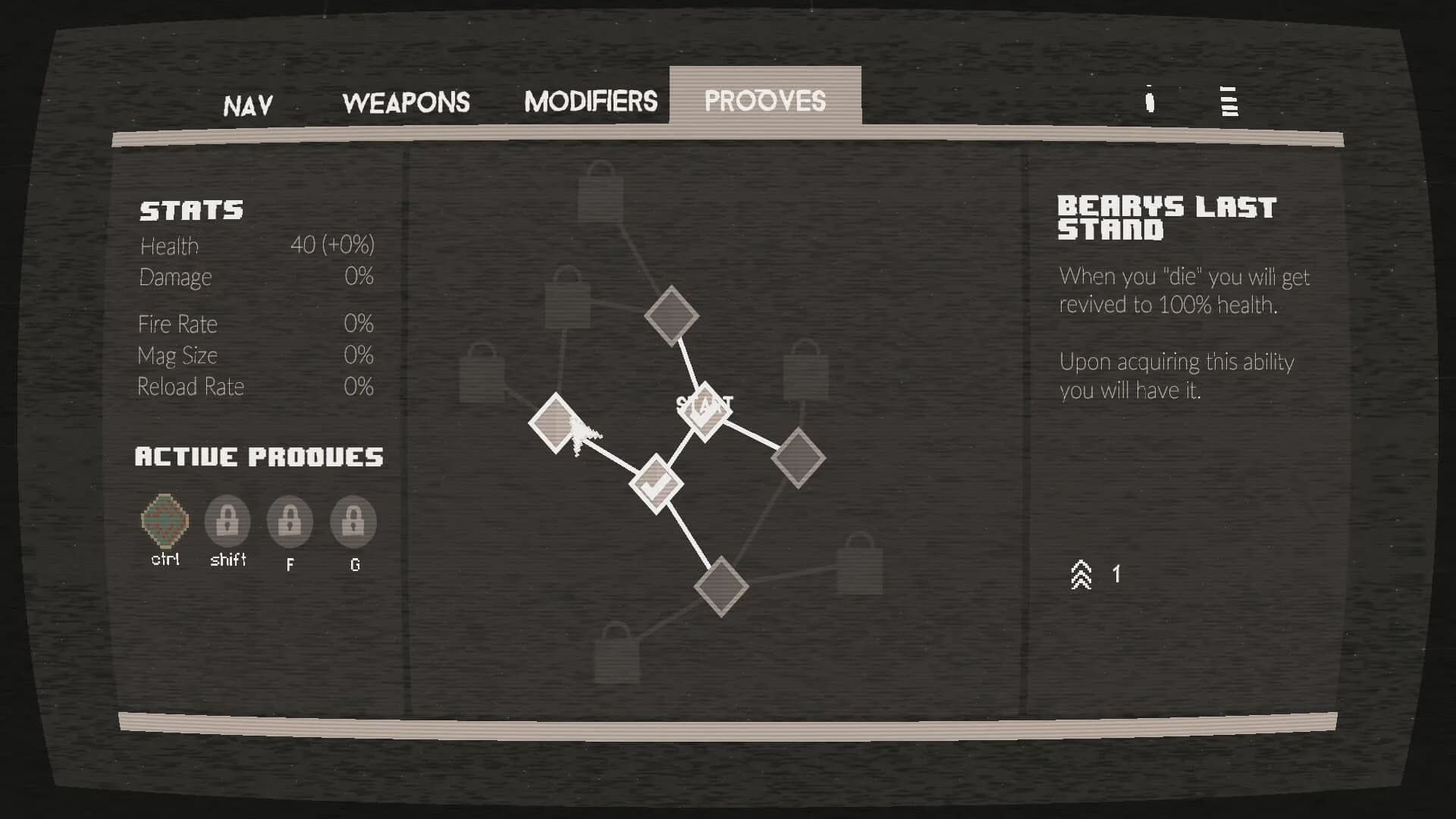
Task: Click the locked F proove slot
Action: point(290,523)
